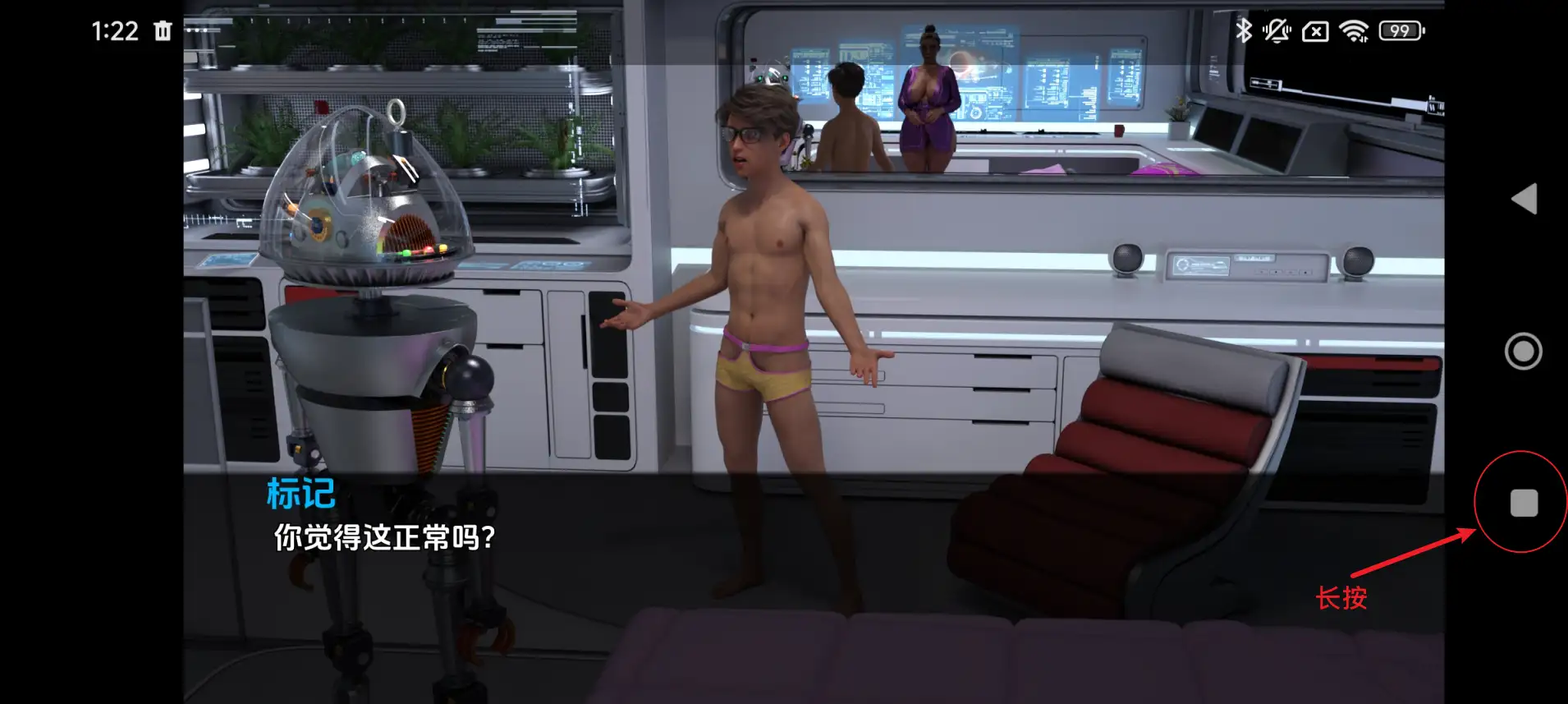The width and height of the screenshot is (1568, 704).
Task: Tap the trash delete icon beside the clock
Action: coord(163,31)
